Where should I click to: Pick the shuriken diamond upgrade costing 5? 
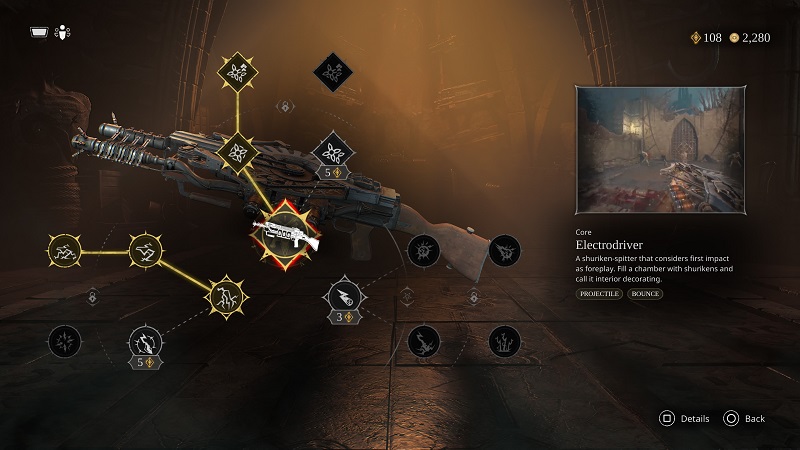pyautogui.click(x=330, y=151)
